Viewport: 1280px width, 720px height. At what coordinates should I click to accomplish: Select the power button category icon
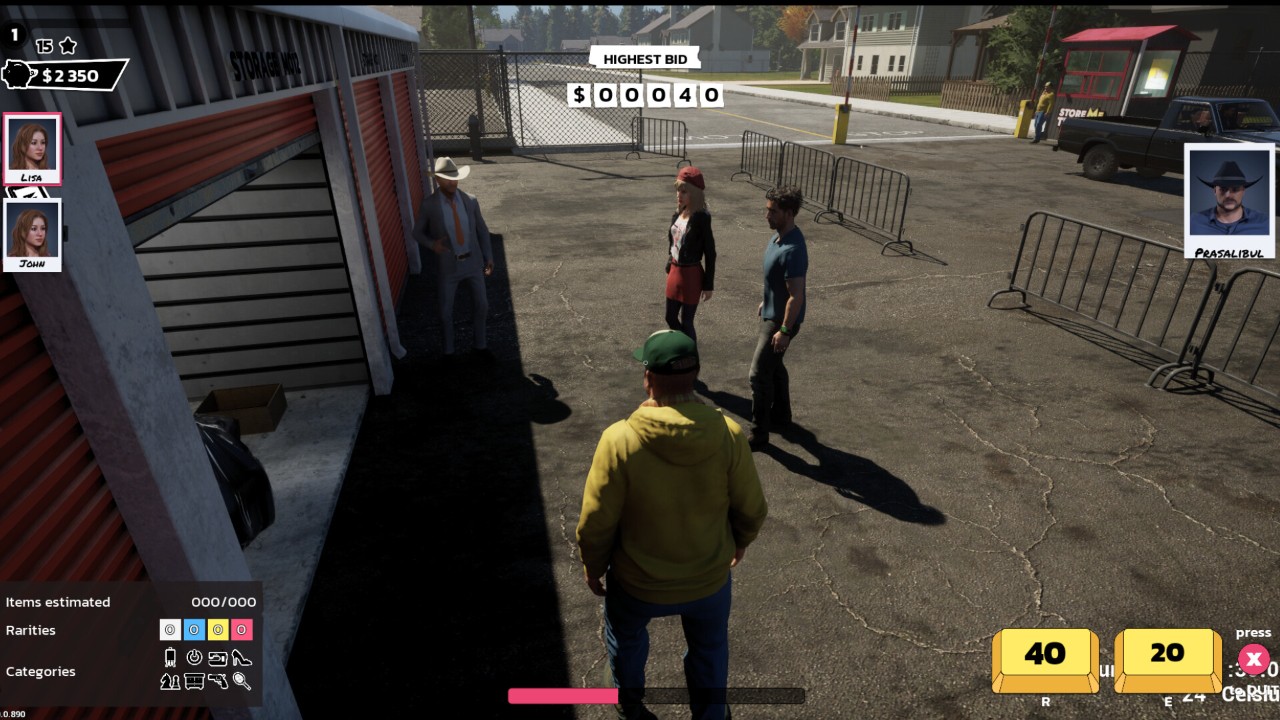[x=194, y=658]
